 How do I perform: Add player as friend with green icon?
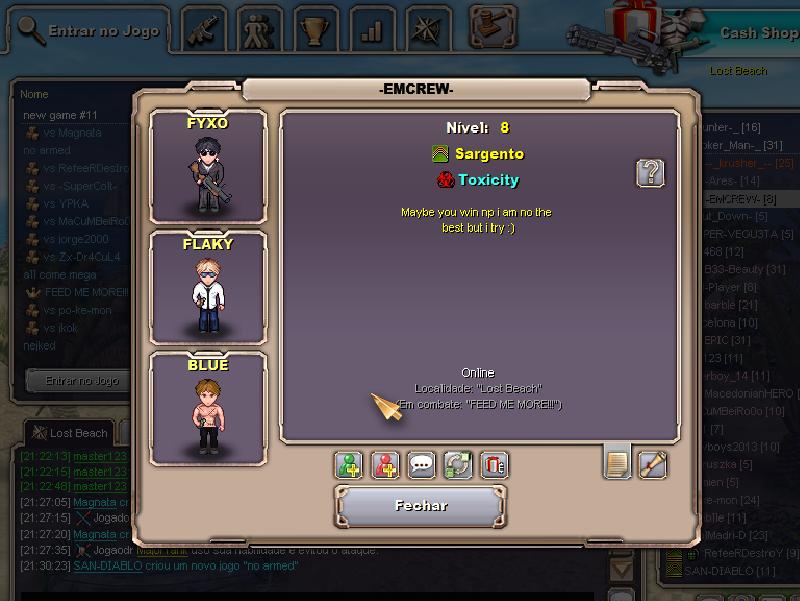(x=349, y=465)
